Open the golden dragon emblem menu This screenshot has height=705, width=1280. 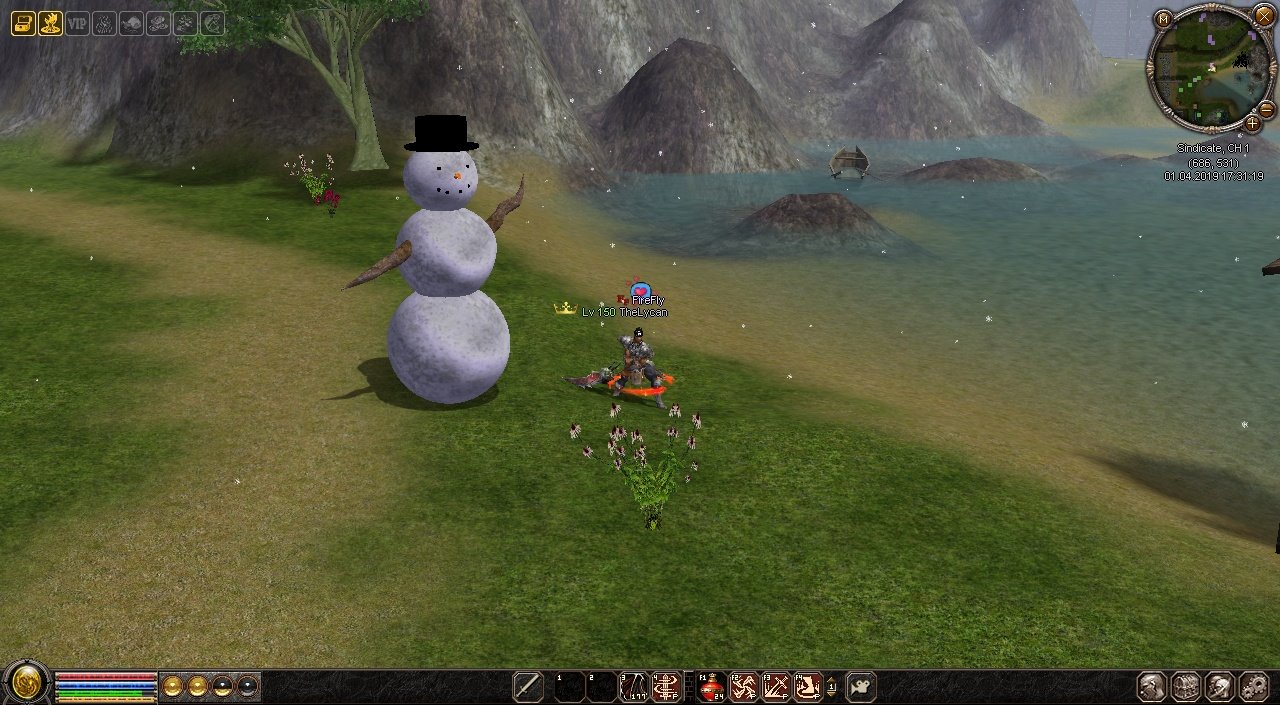(x=26, y=686)
